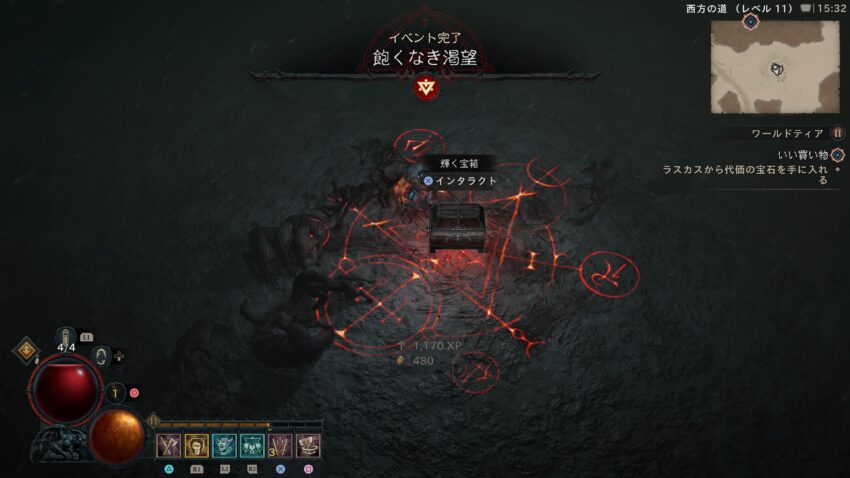Activate the crossed axes skill
Image resolution: width=850 pixels, height=478 pixels.
pos(168,446)
